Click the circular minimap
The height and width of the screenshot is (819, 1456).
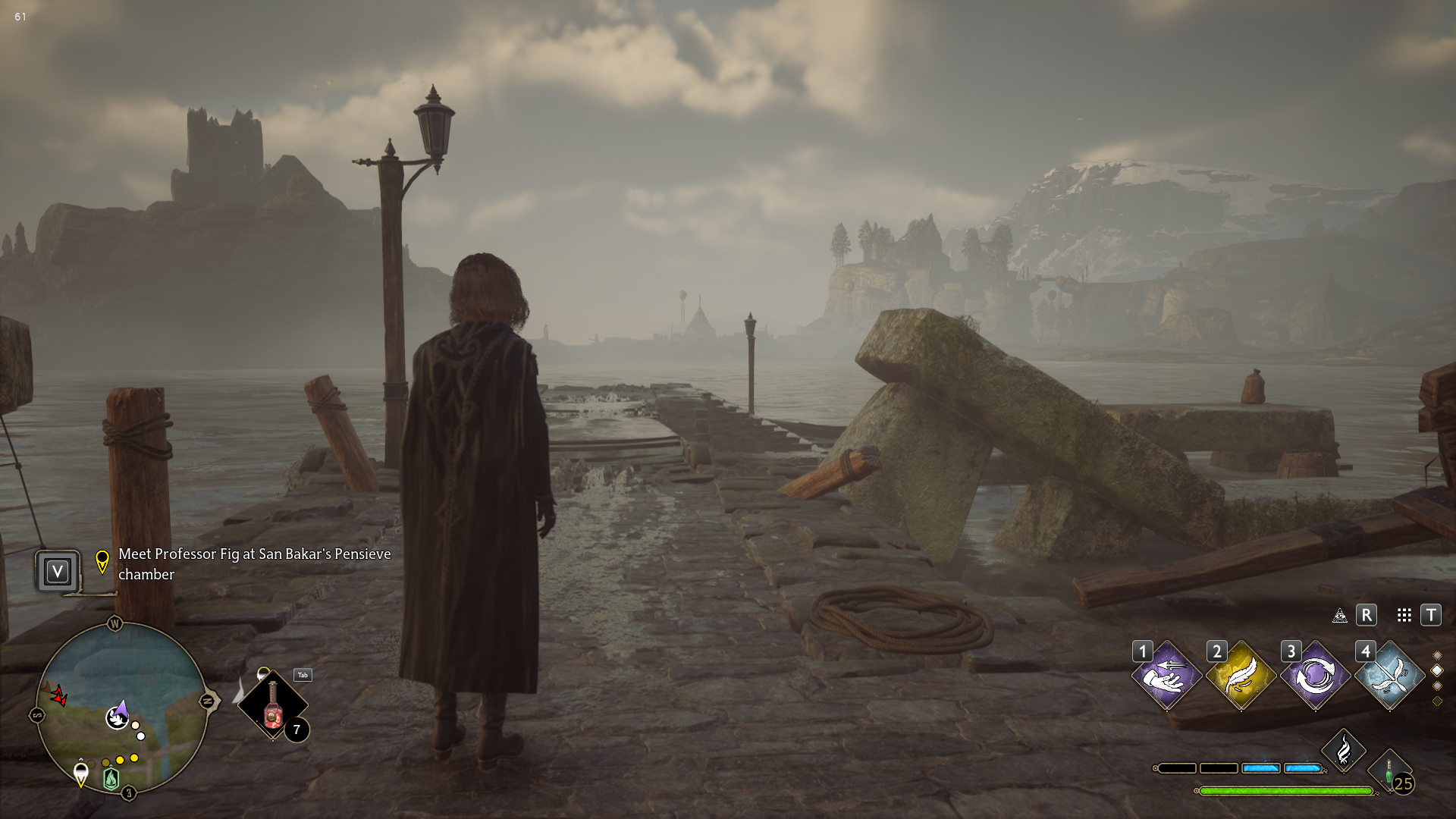pyautogui.click(x=121, y=707)
